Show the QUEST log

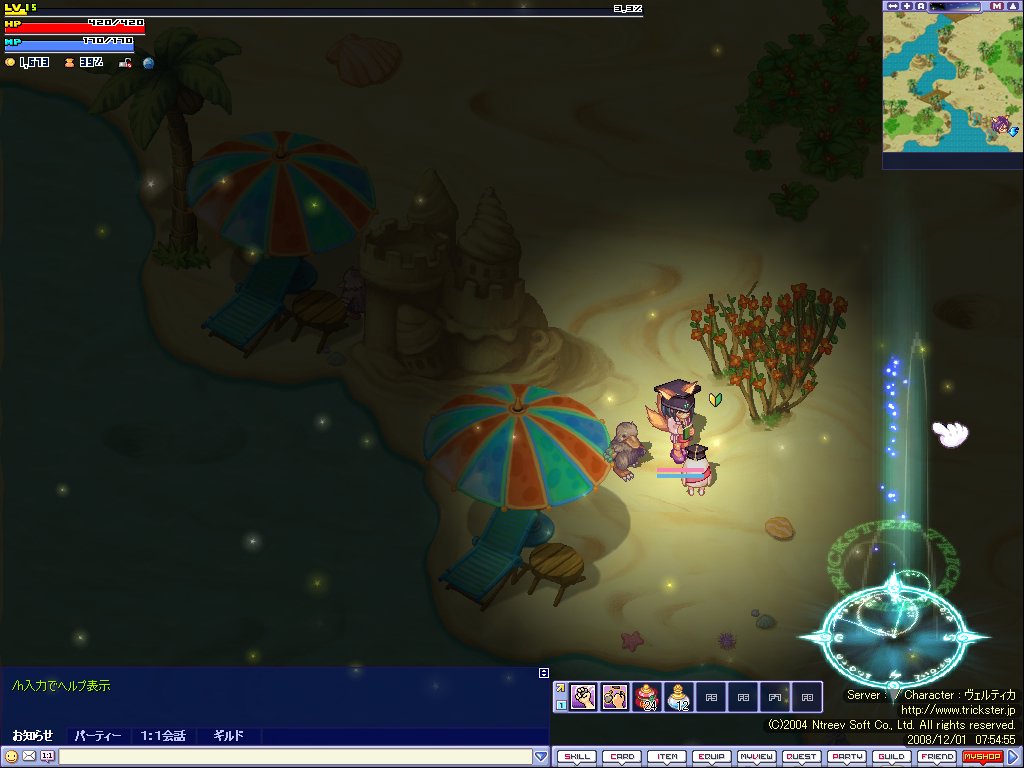pos(802,757)
